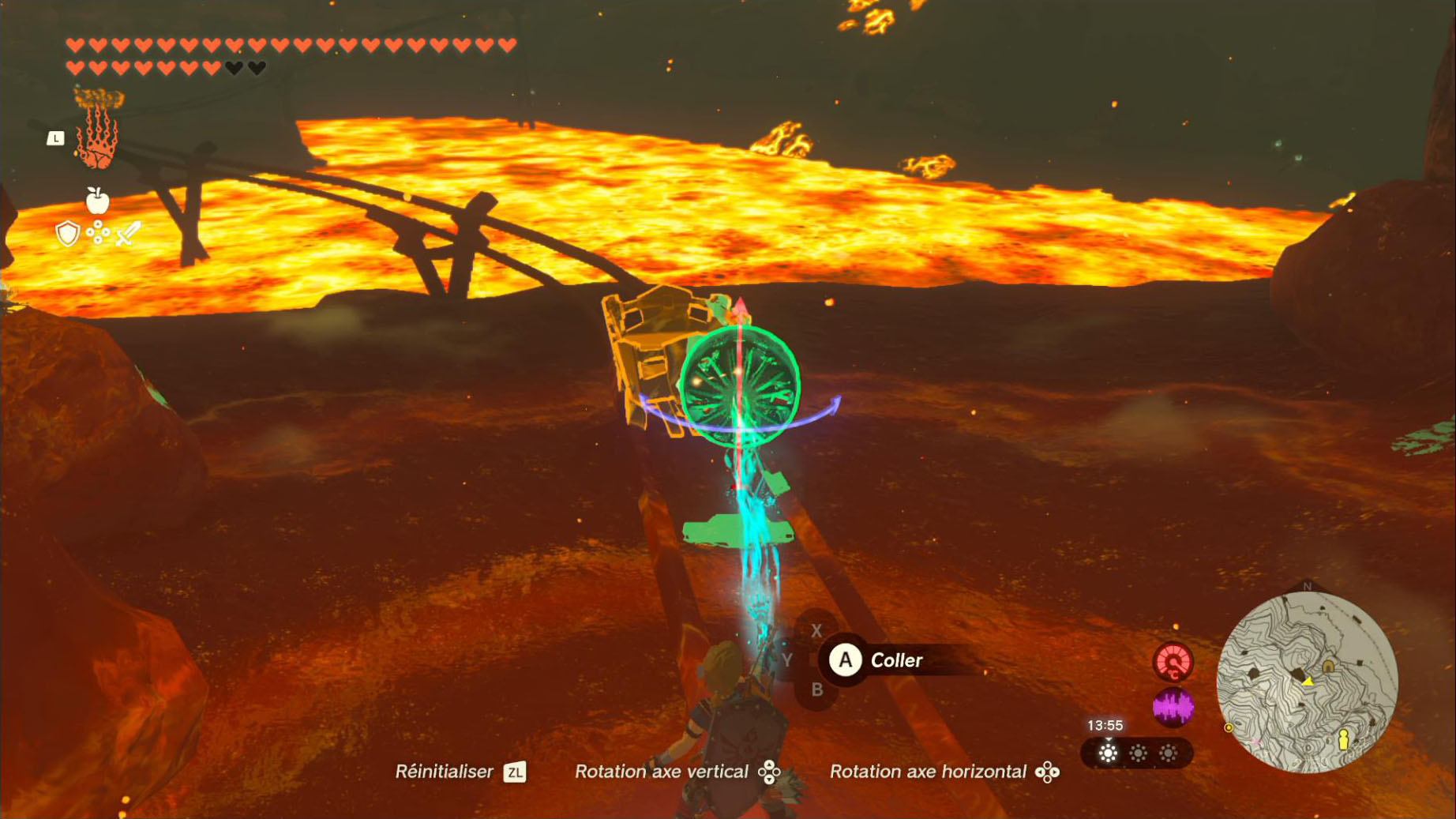Select the yellow figure marker on minimap
This screenshot has height=819, width=1456.
1343,739
